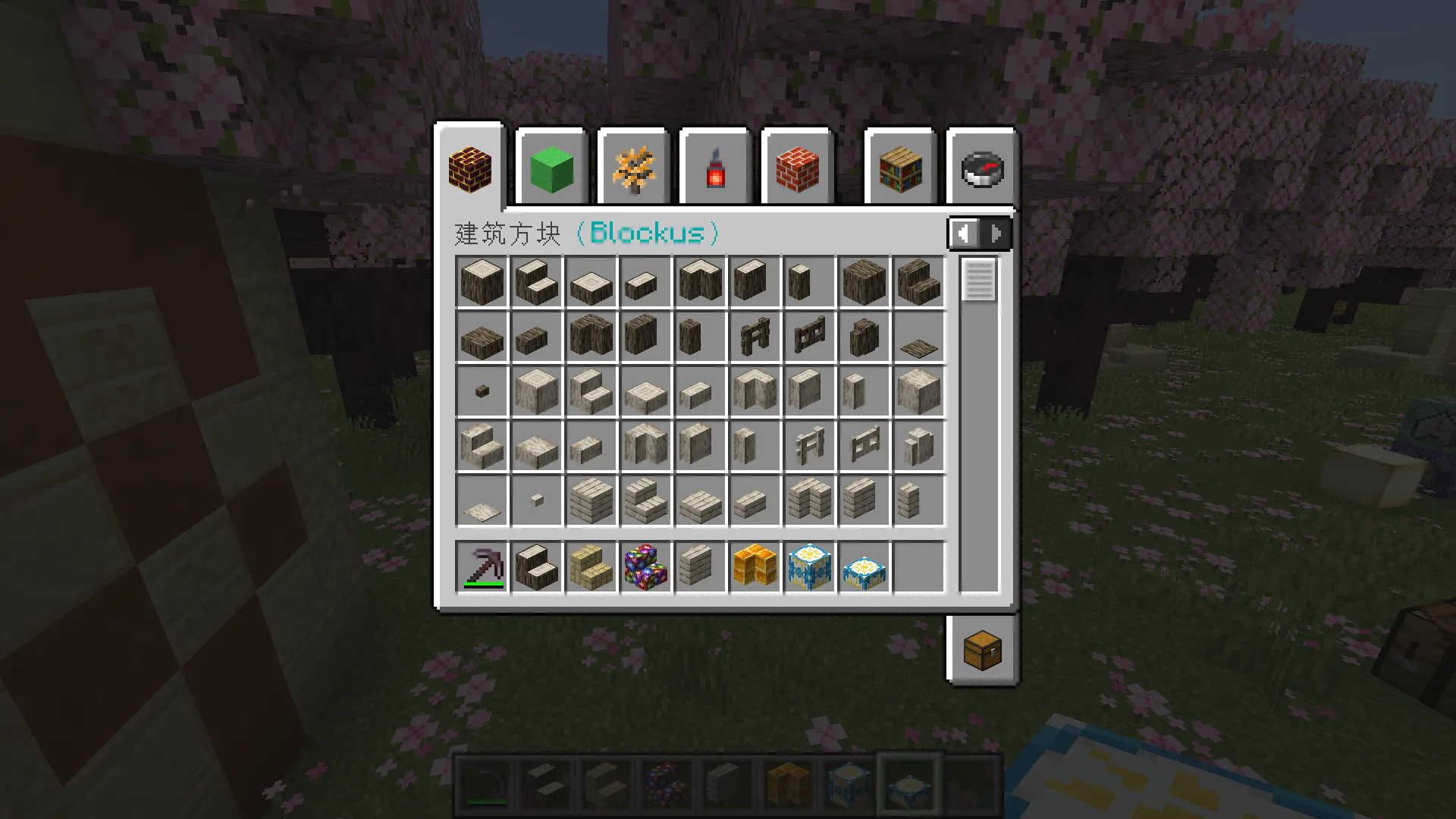Image resolution: width=1456 pixels, height=819 pixels.
Task: Choose the dark wood stairs hotbar slot
Action: click(537, 566)
